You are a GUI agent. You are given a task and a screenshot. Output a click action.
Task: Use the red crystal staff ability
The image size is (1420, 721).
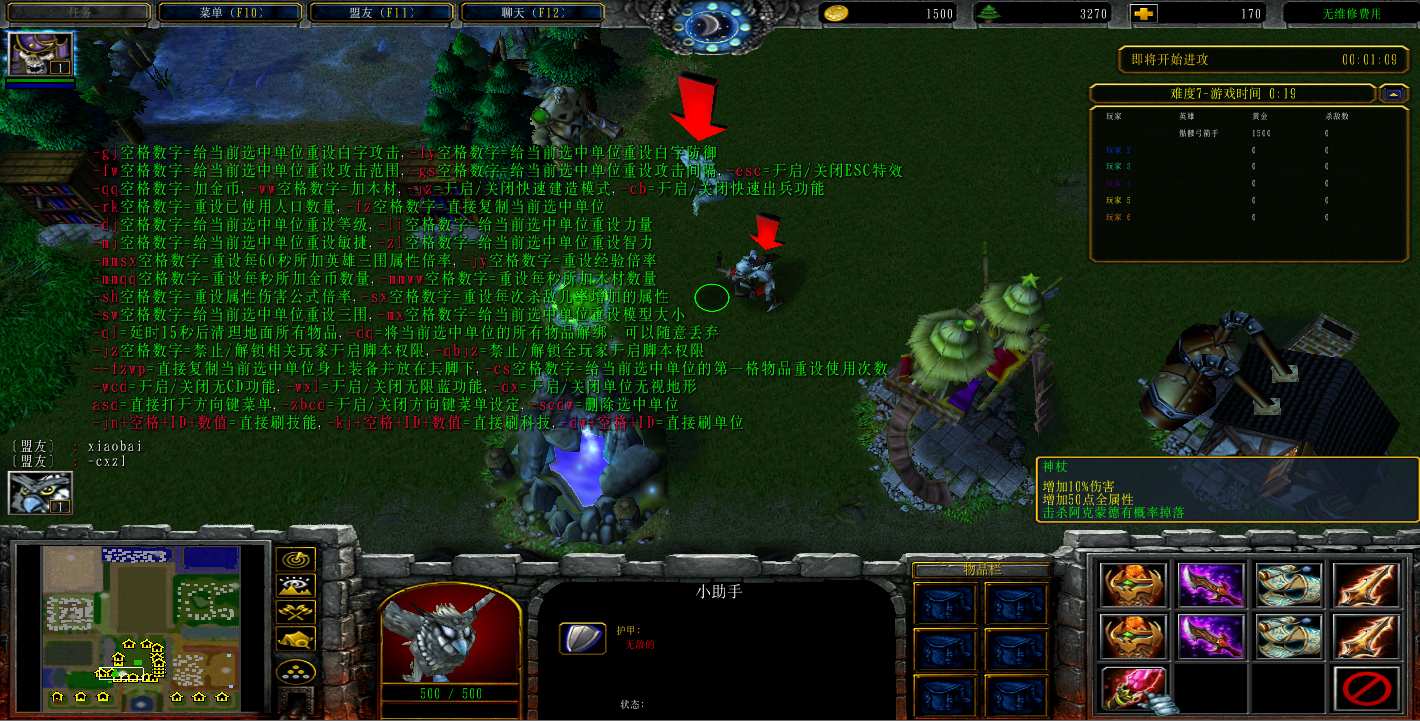point(1134,689)
